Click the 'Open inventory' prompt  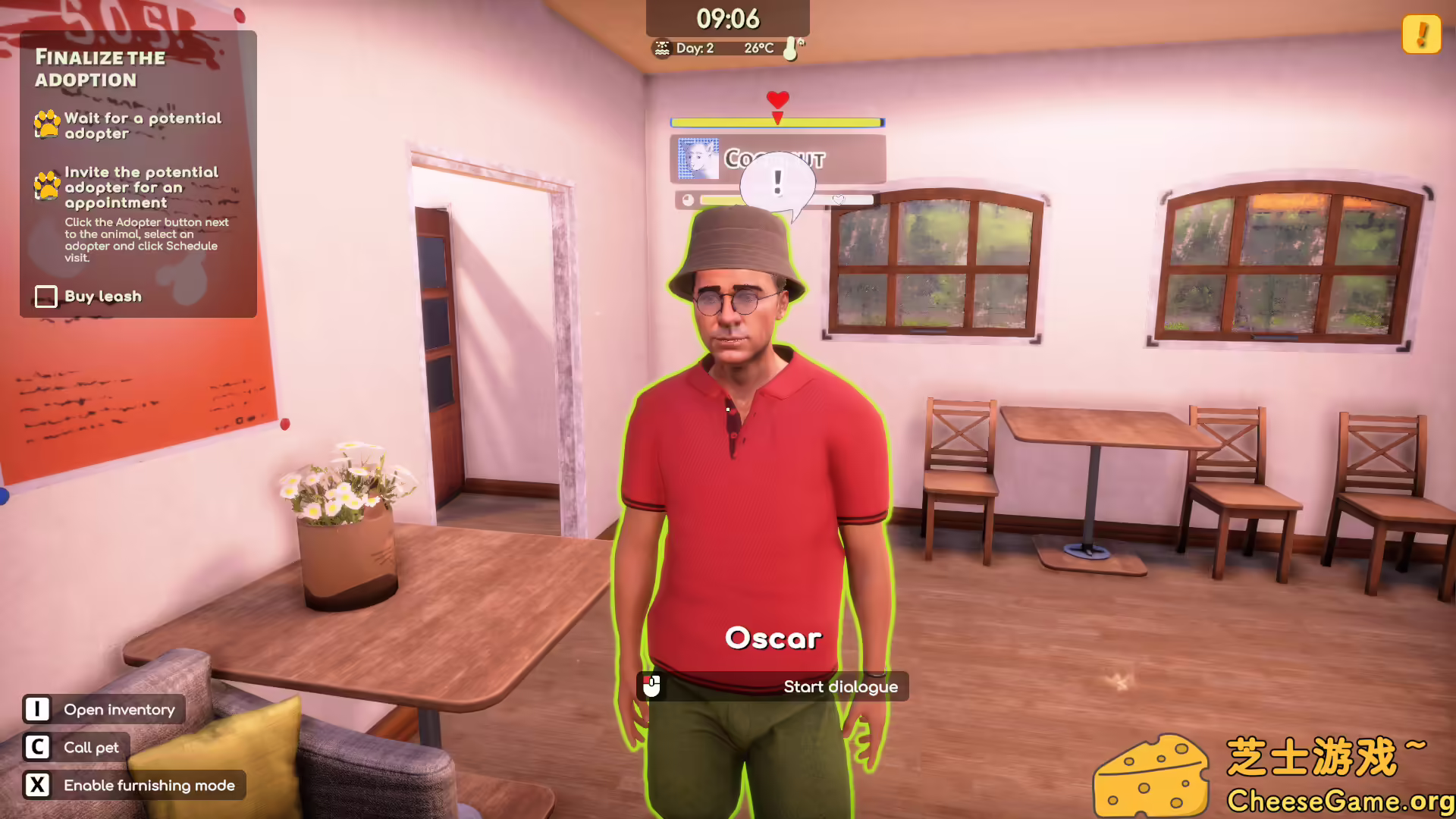pos(104,709)
